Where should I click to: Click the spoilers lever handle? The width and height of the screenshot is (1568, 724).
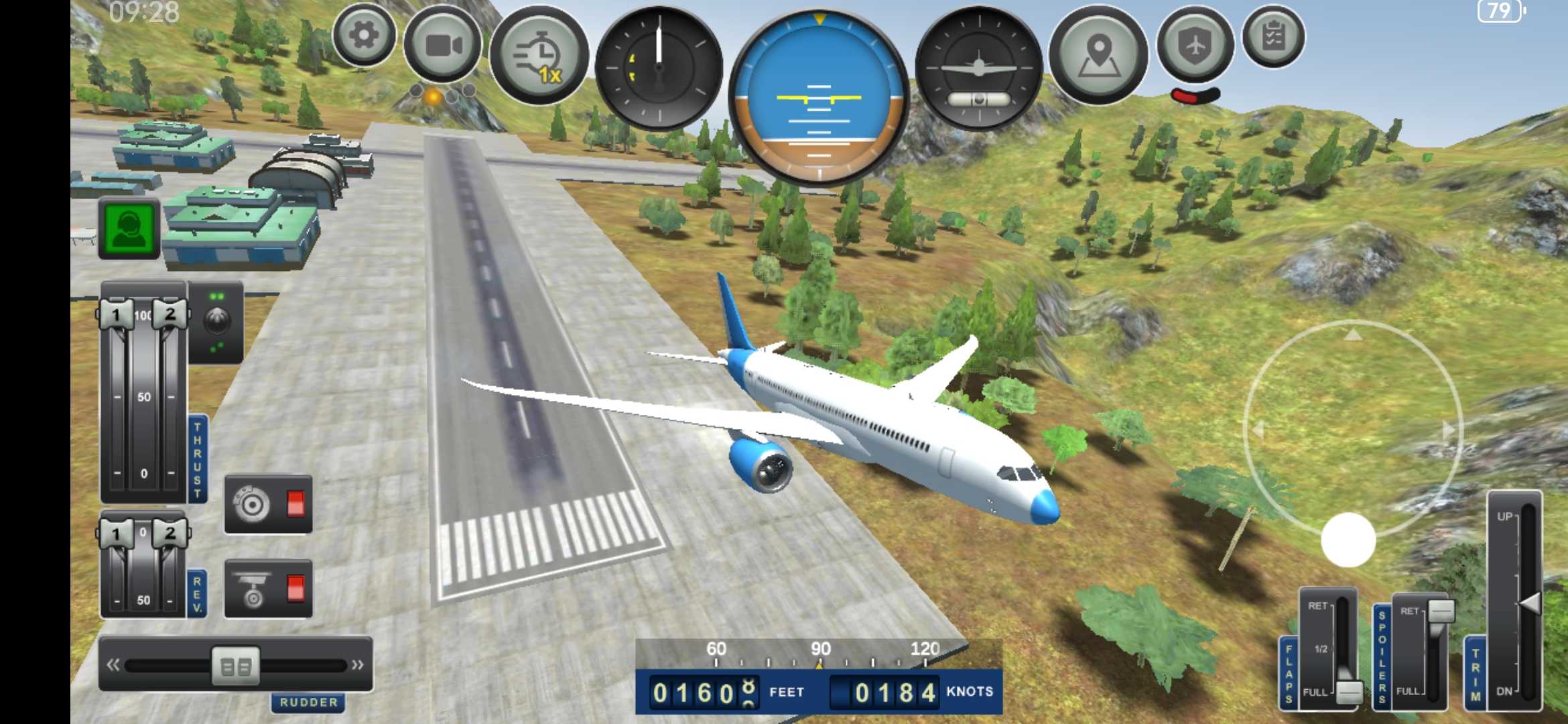pos(1441,611)
